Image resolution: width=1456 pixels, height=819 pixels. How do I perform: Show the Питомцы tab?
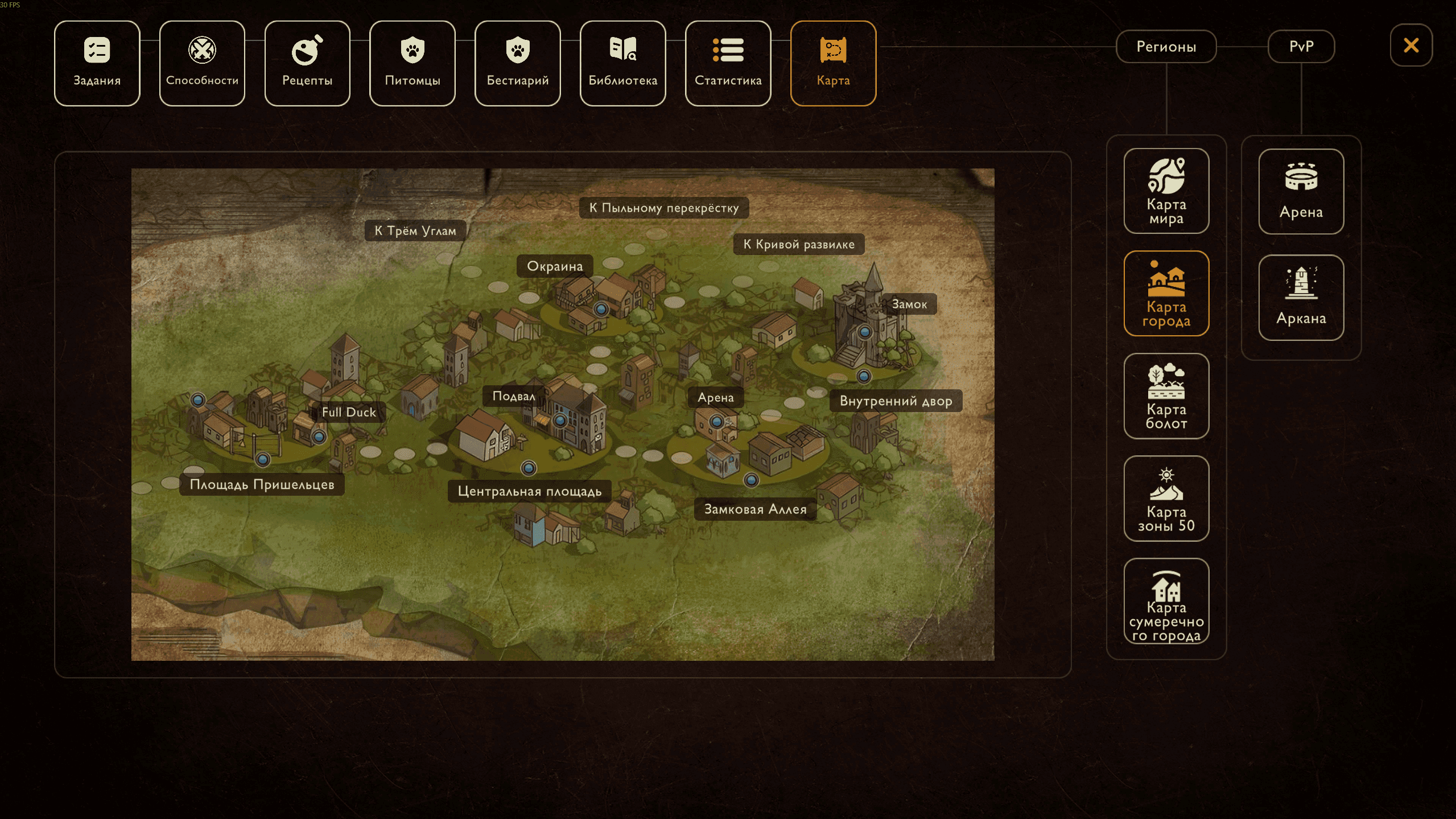pos(413,63)
